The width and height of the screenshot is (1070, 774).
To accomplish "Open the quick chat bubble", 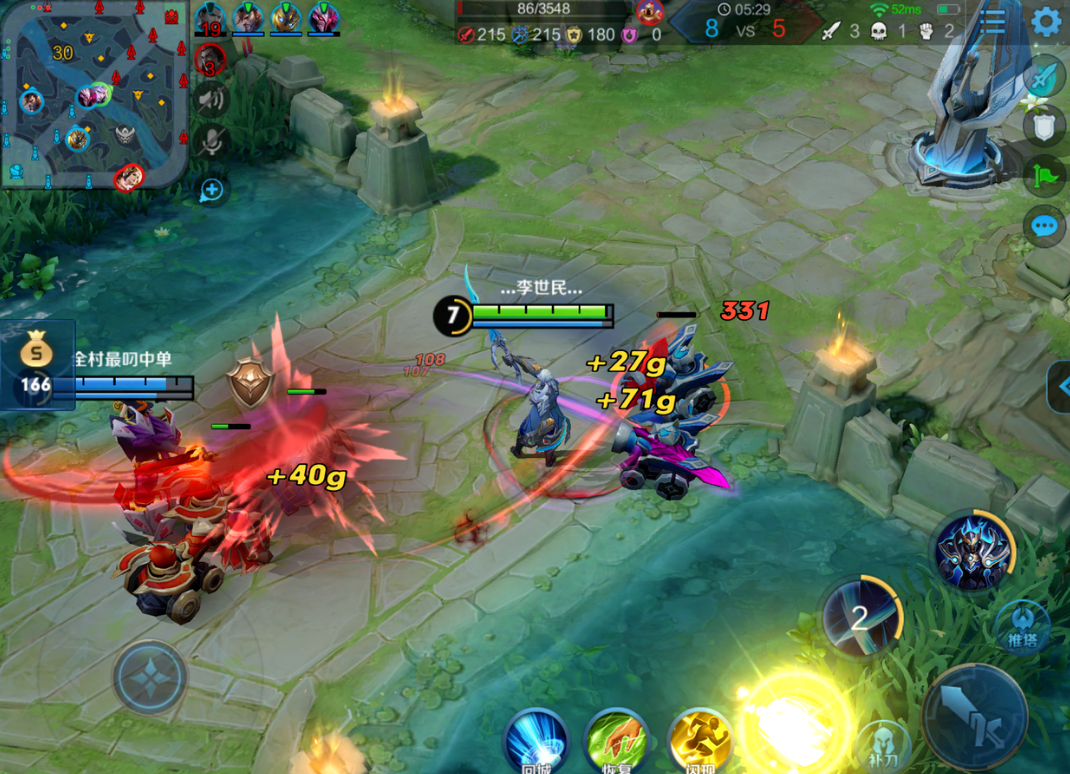I will coord(1044,226).
